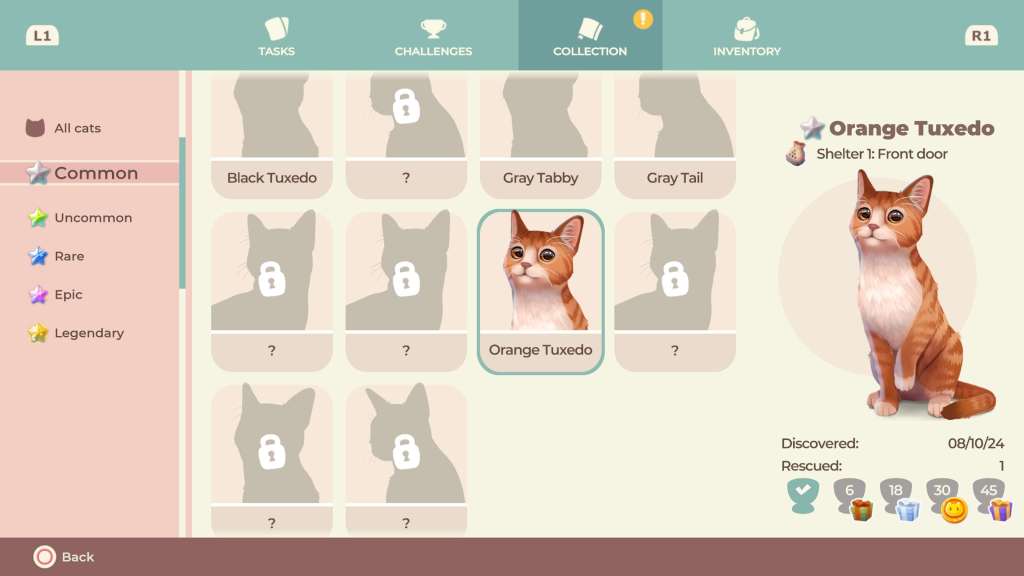Open the Gray Tail cat card
Viewport: 1024px width, 576px height.
[x=675, y=135]
